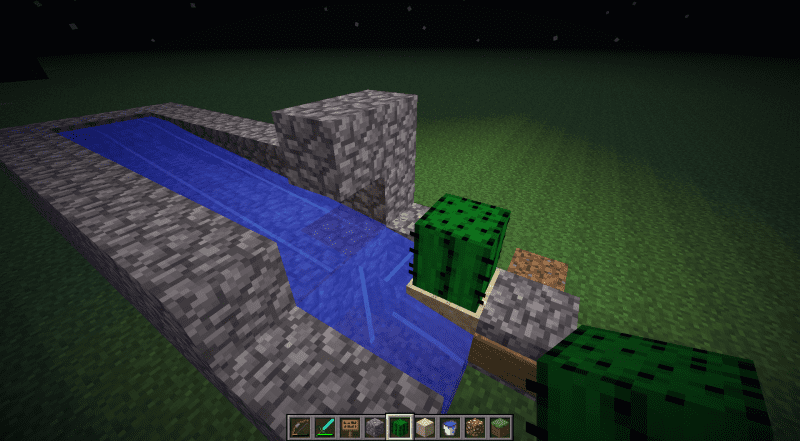Screen dimensions: 800x441
Task: Select the grass block slot
Action: pyautogui.click(x=499, y=427)
